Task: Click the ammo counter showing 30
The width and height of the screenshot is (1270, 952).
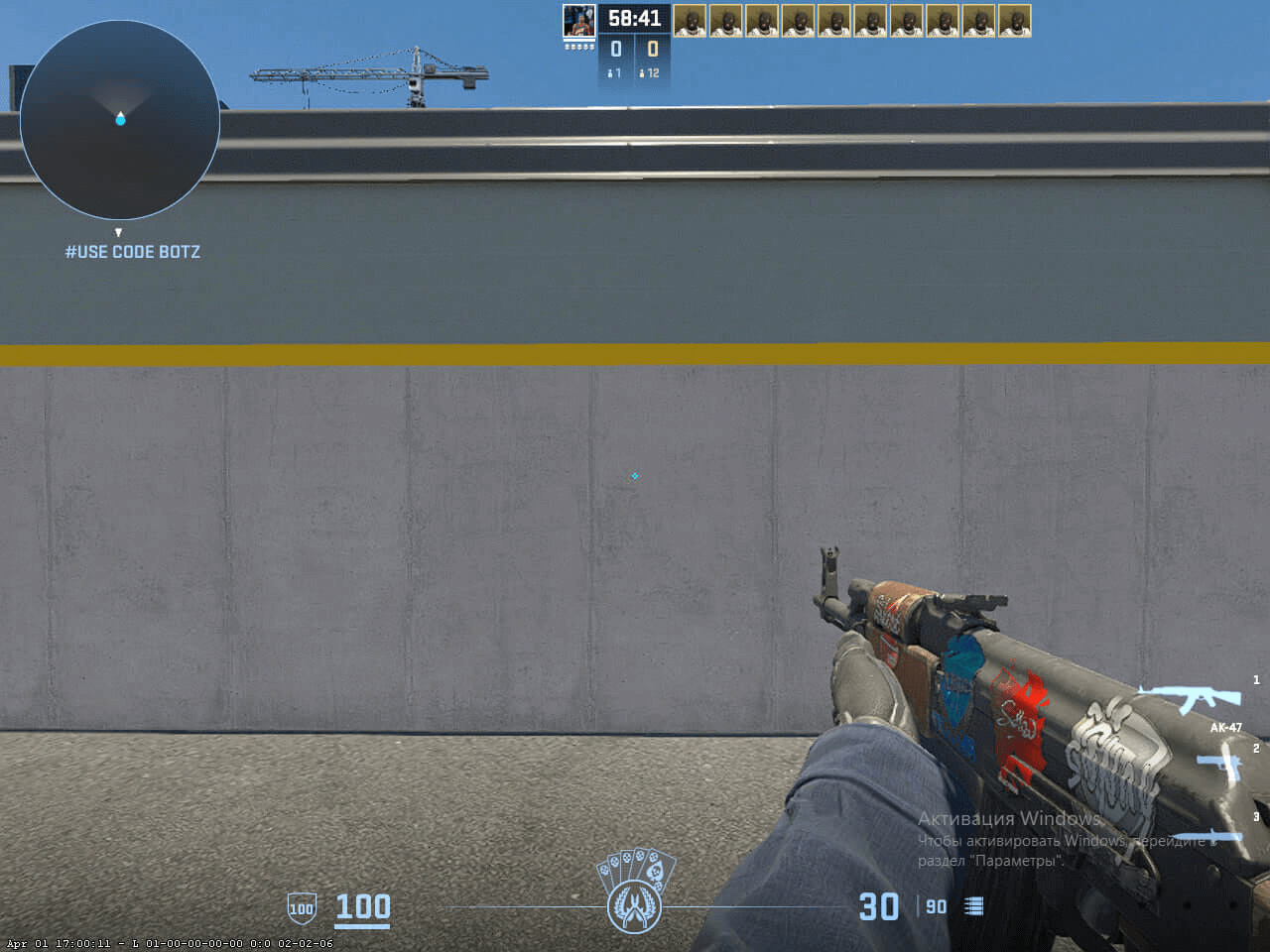Action: [877, 905]
